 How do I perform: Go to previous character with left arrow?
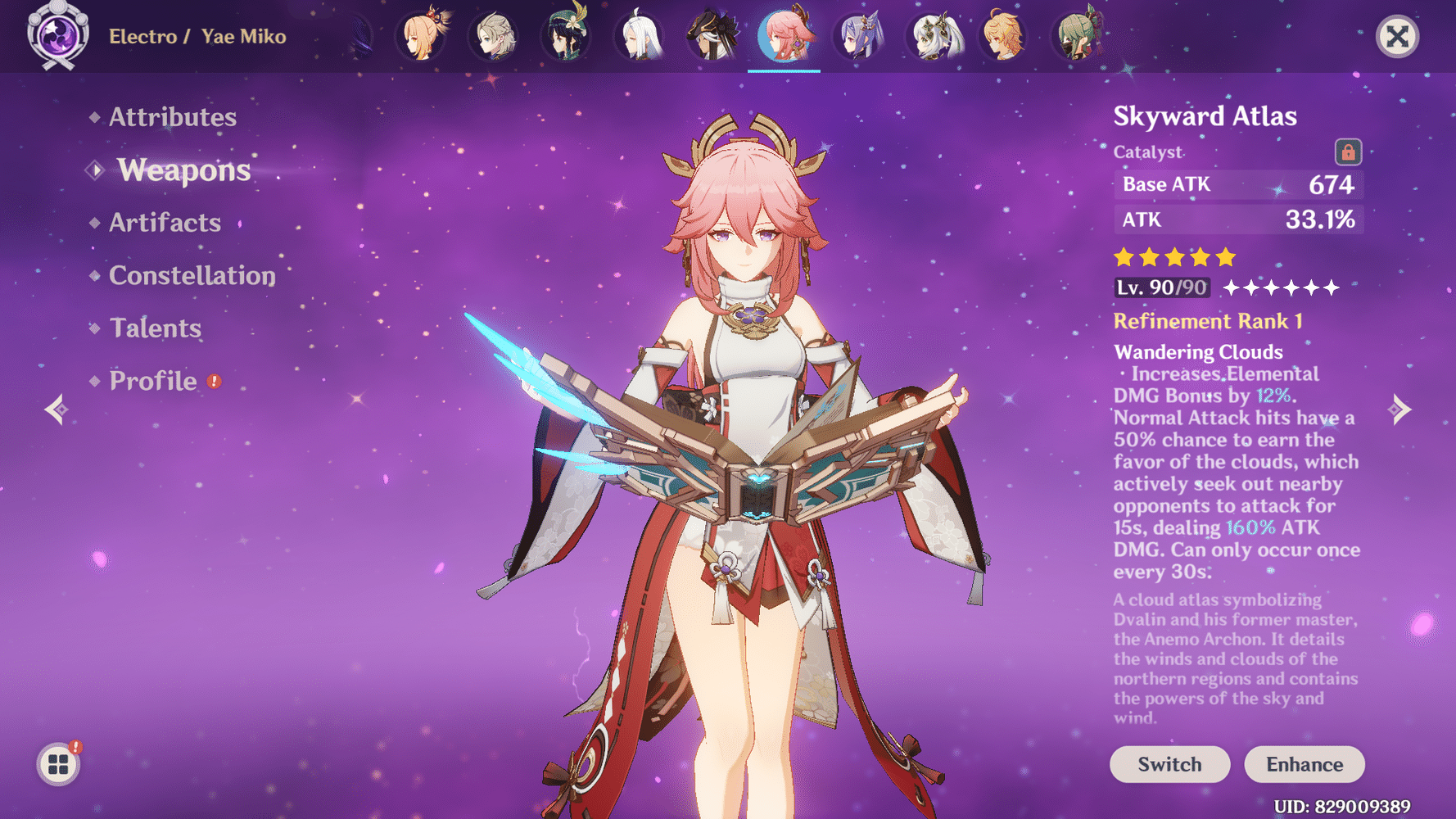(56, 408)
